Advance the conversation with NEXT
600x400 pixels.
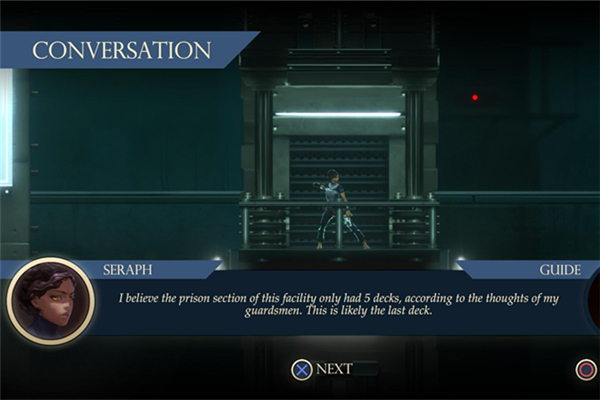click(322, 369)
